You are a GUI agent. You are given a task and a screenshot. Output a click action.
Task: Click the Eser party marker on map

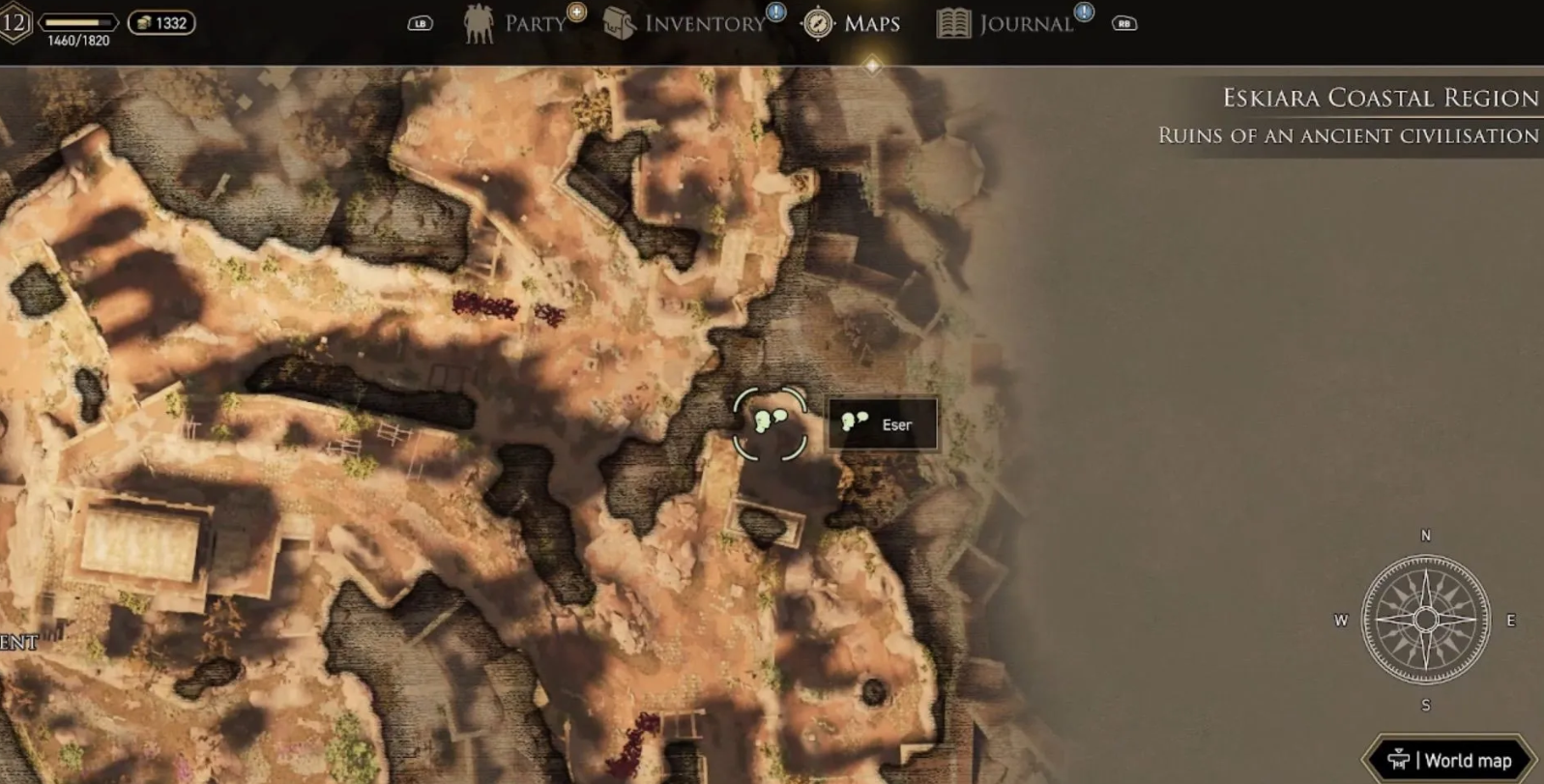770,422
